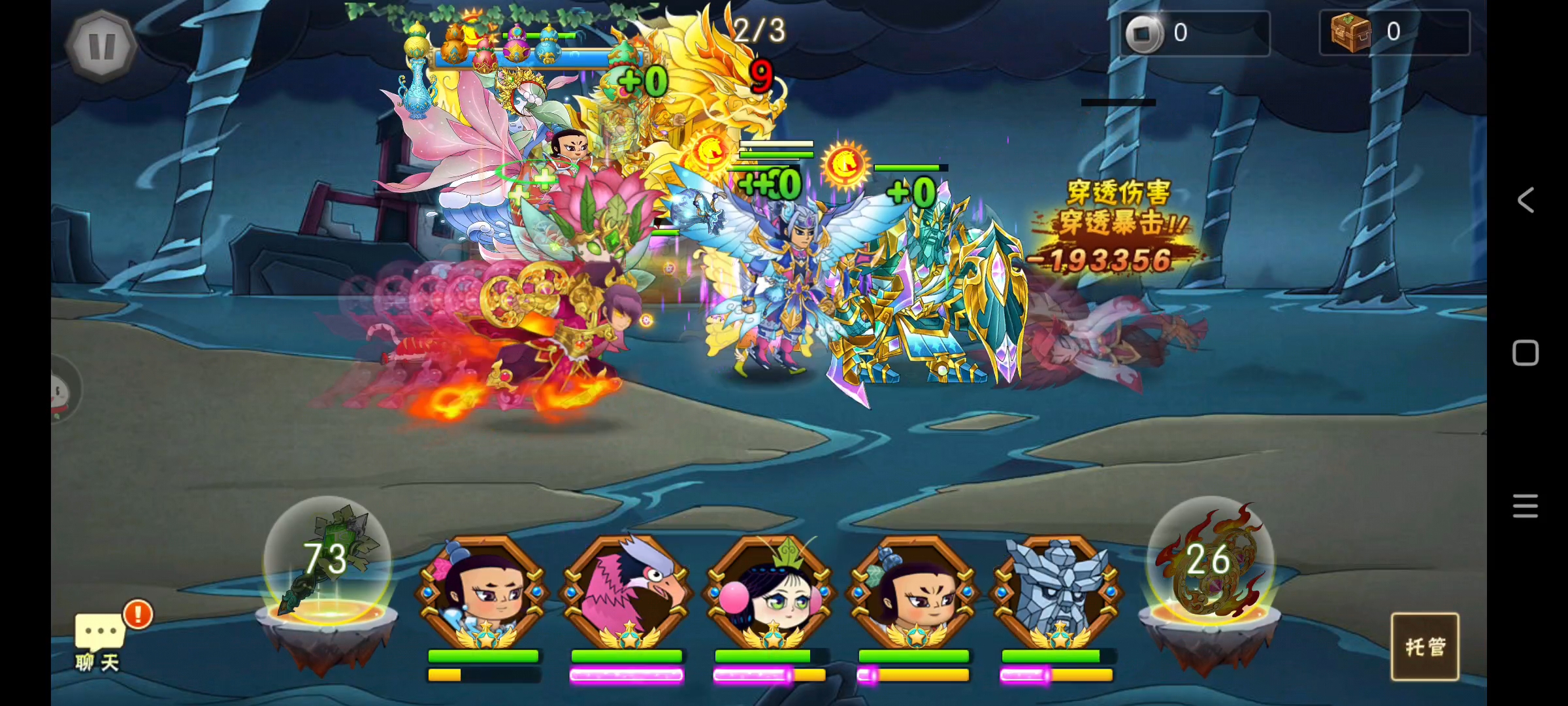Image resolution: width=1568 pixels, height=706 pixels.
Task: Select the hero portrait with blue gourd topknot
Action: tap(914, 592)
